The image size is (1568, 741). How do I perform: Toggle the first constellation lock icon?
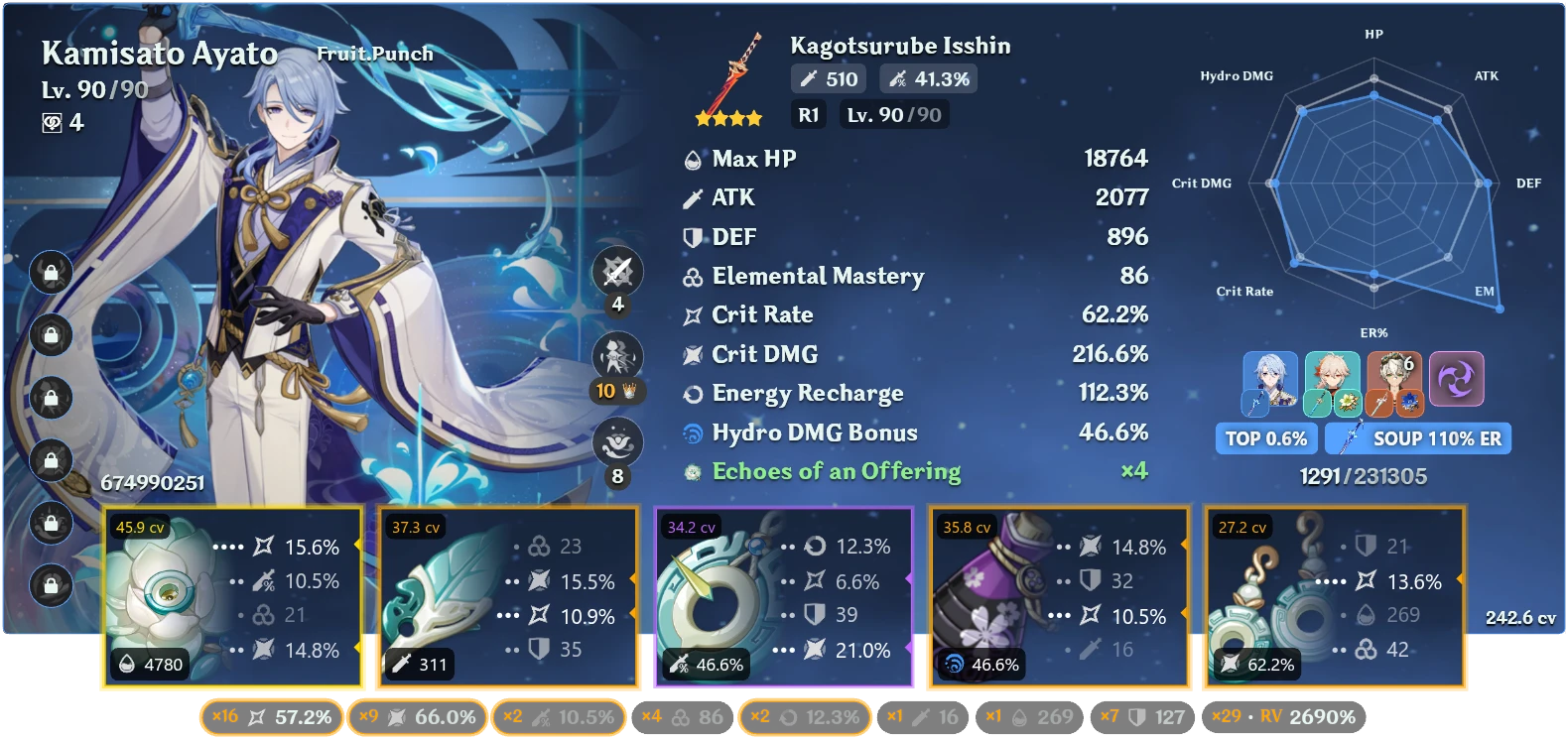click(52, 273)
